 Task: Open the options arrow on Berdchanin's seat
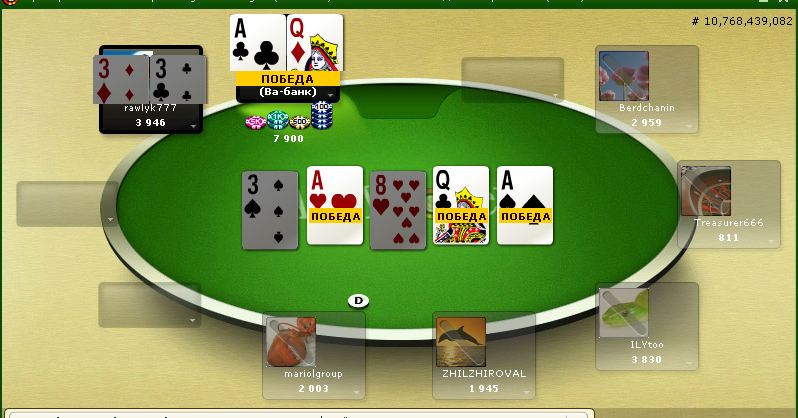[690, 126]
